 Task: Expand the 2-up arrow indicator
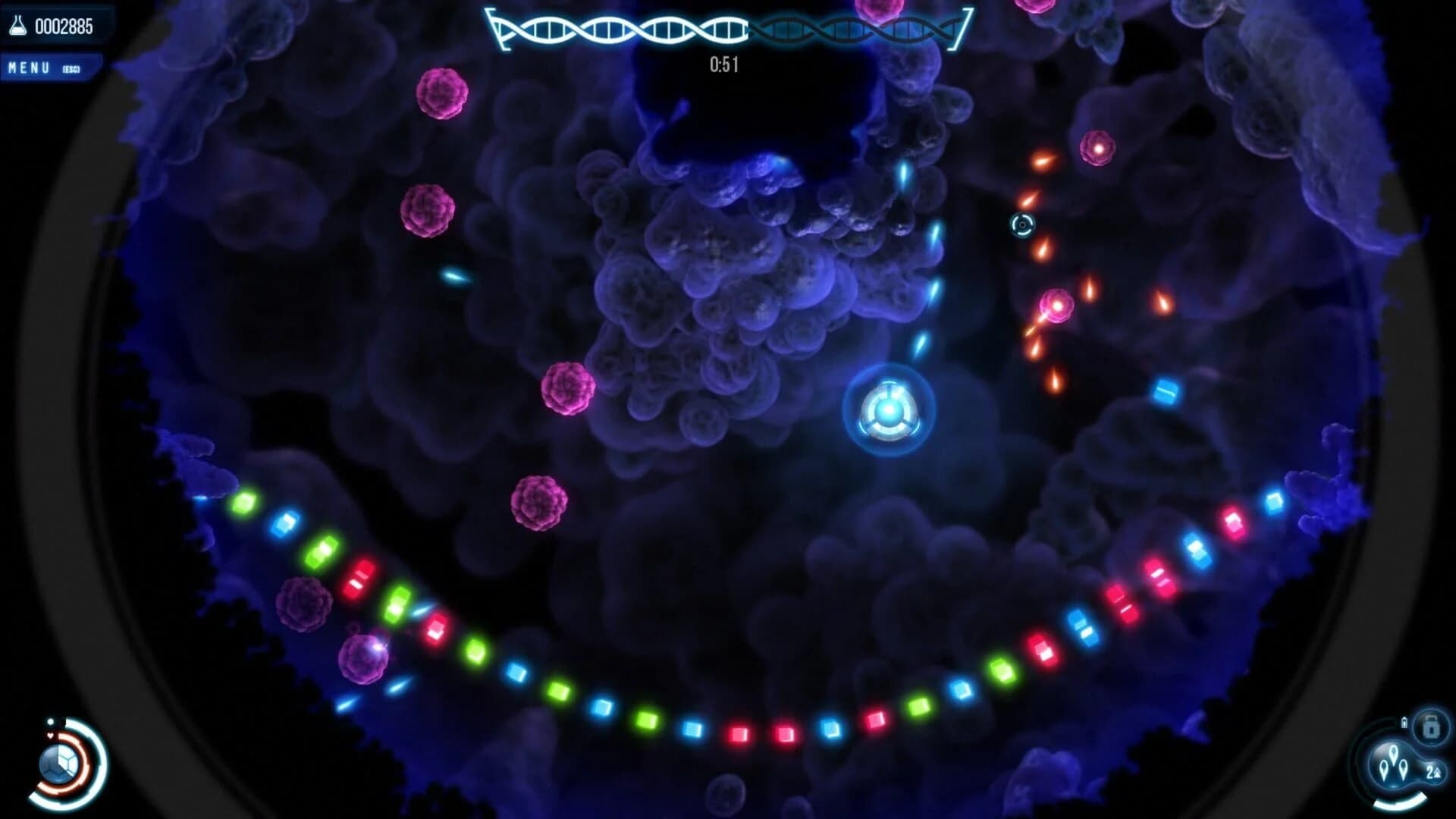[1435, 772]
